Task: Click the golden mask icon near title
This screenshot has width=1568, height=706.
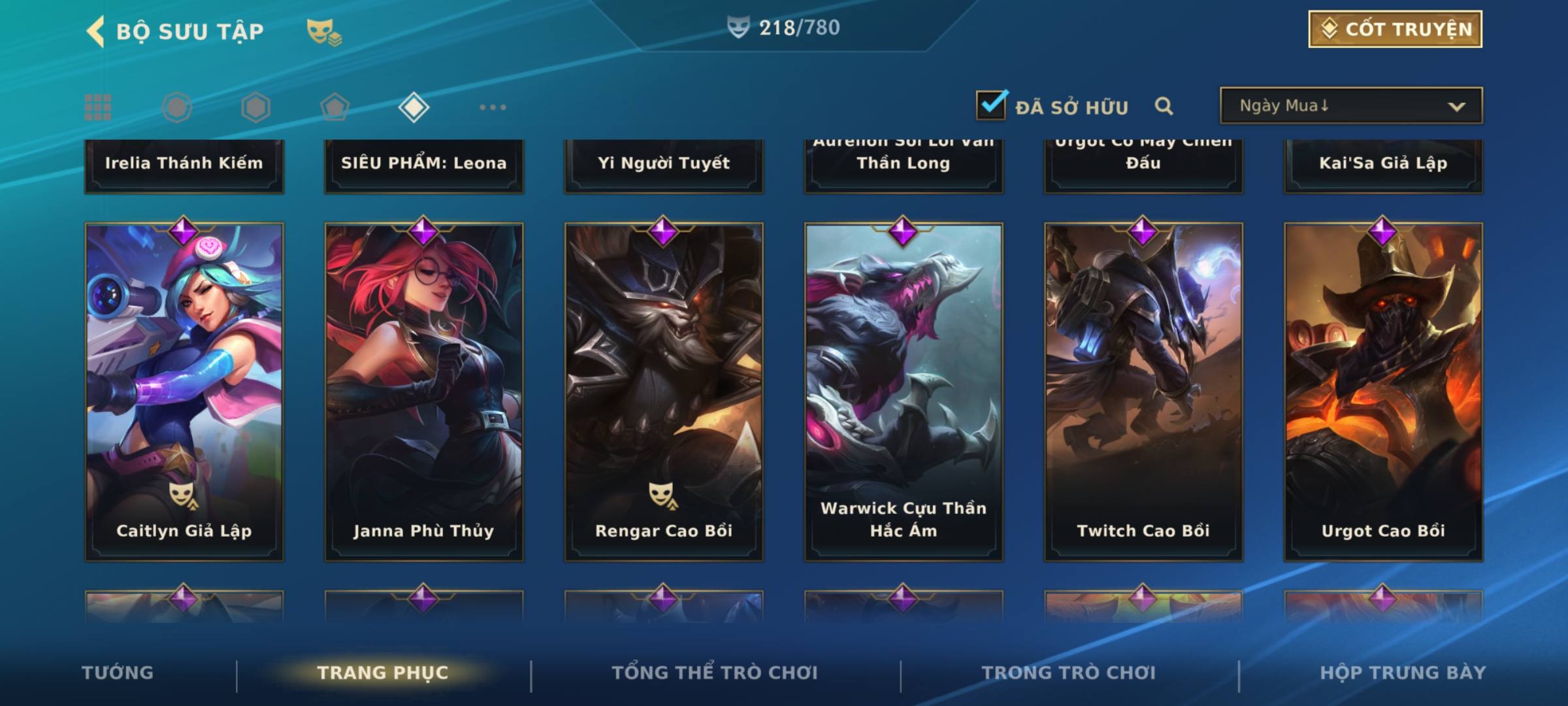Action: 323,31
